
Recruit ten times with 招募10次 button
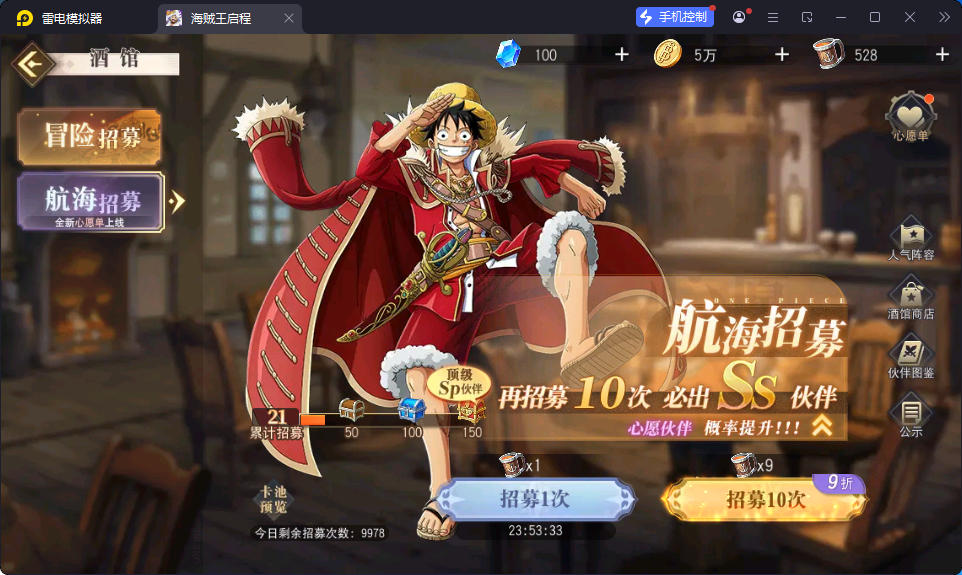[765, 499]
